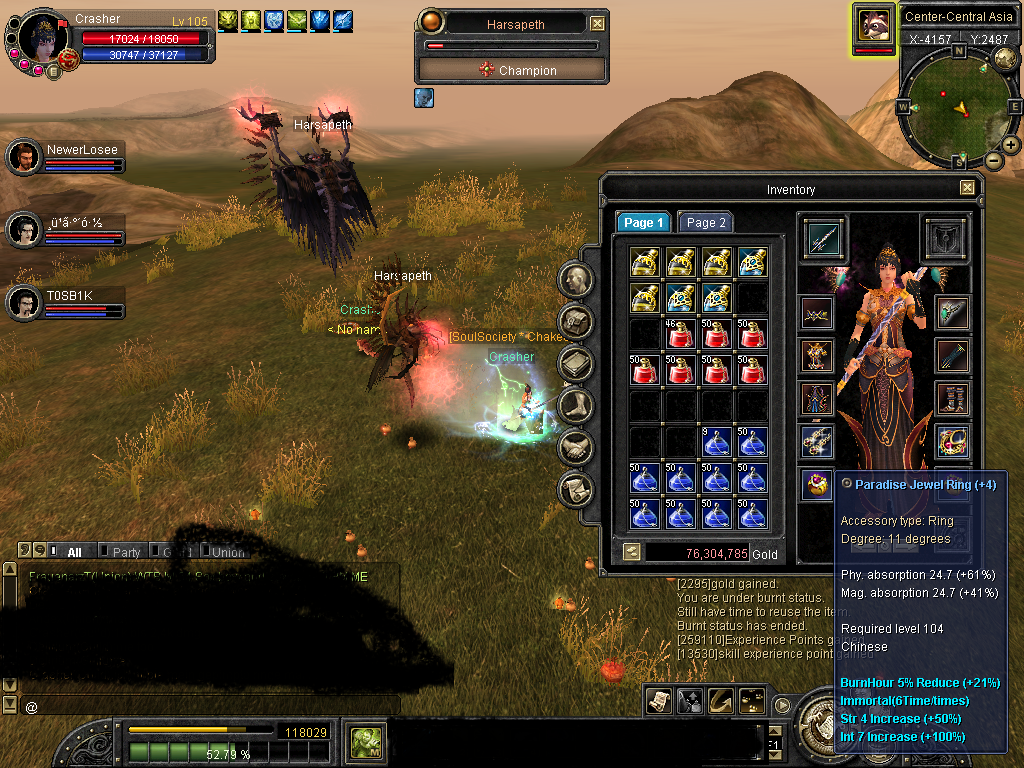Screen dimensions: 1024x768
Task: Switch chat to the Party tab
Action: 126,552
